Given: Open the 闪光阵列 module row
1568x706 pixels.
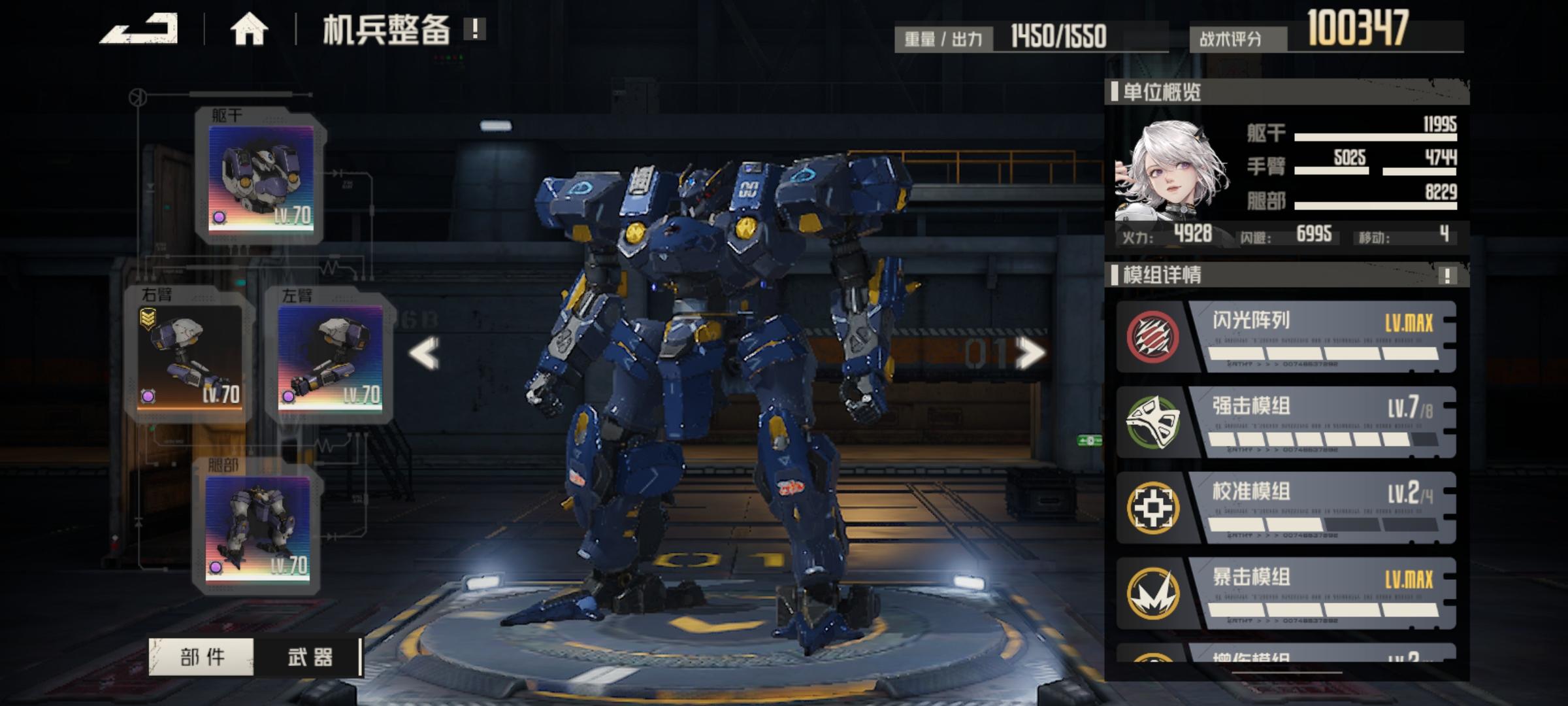Looking at the screenshot, I should click(x=1286, y=337).
